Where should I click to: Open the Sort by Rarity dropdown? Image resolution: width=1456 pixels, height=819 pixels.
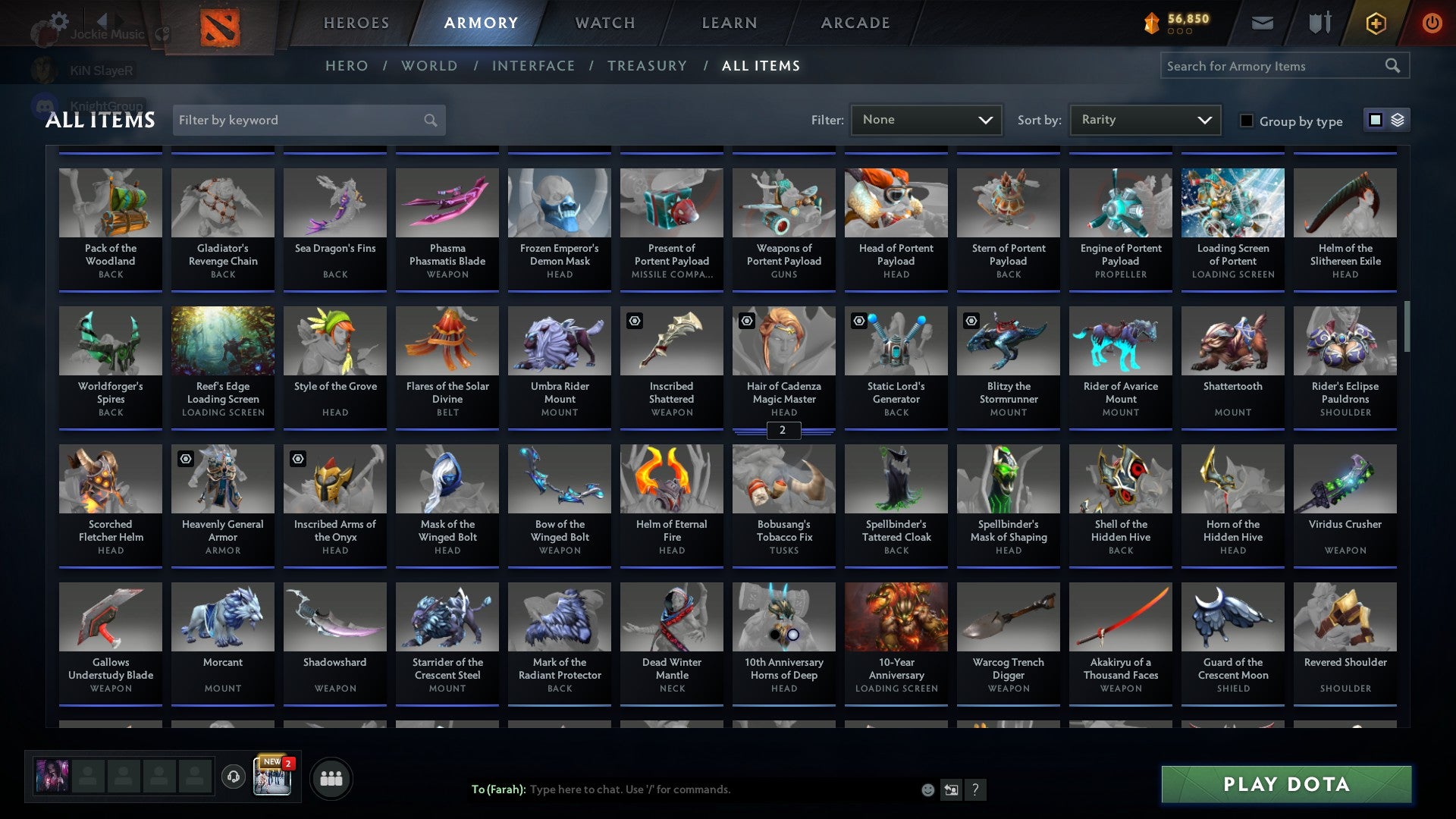coord(1144,119)
